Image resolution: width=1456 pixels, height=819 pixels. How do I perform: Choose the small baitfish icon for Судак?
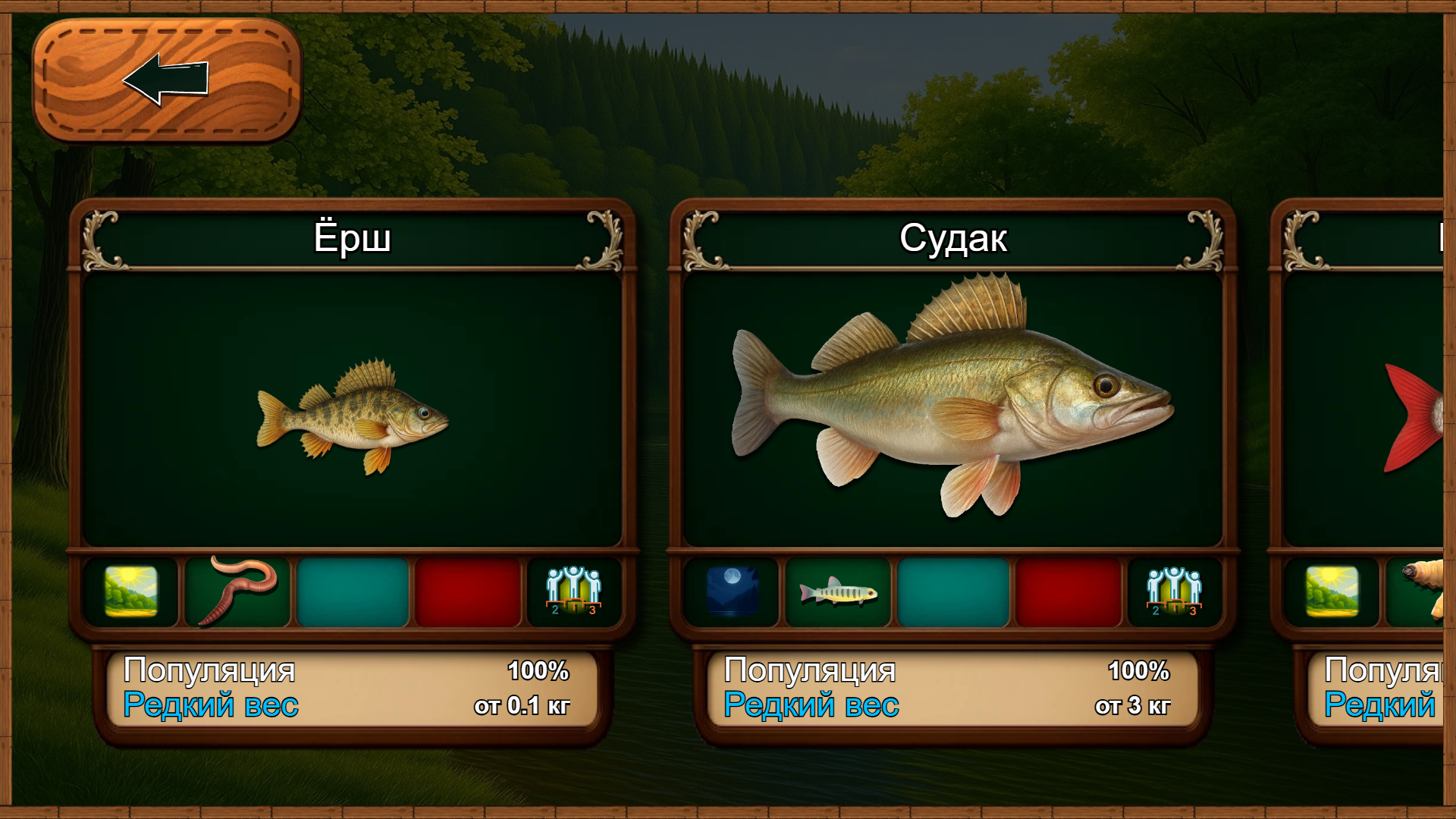tap(838, 591)
